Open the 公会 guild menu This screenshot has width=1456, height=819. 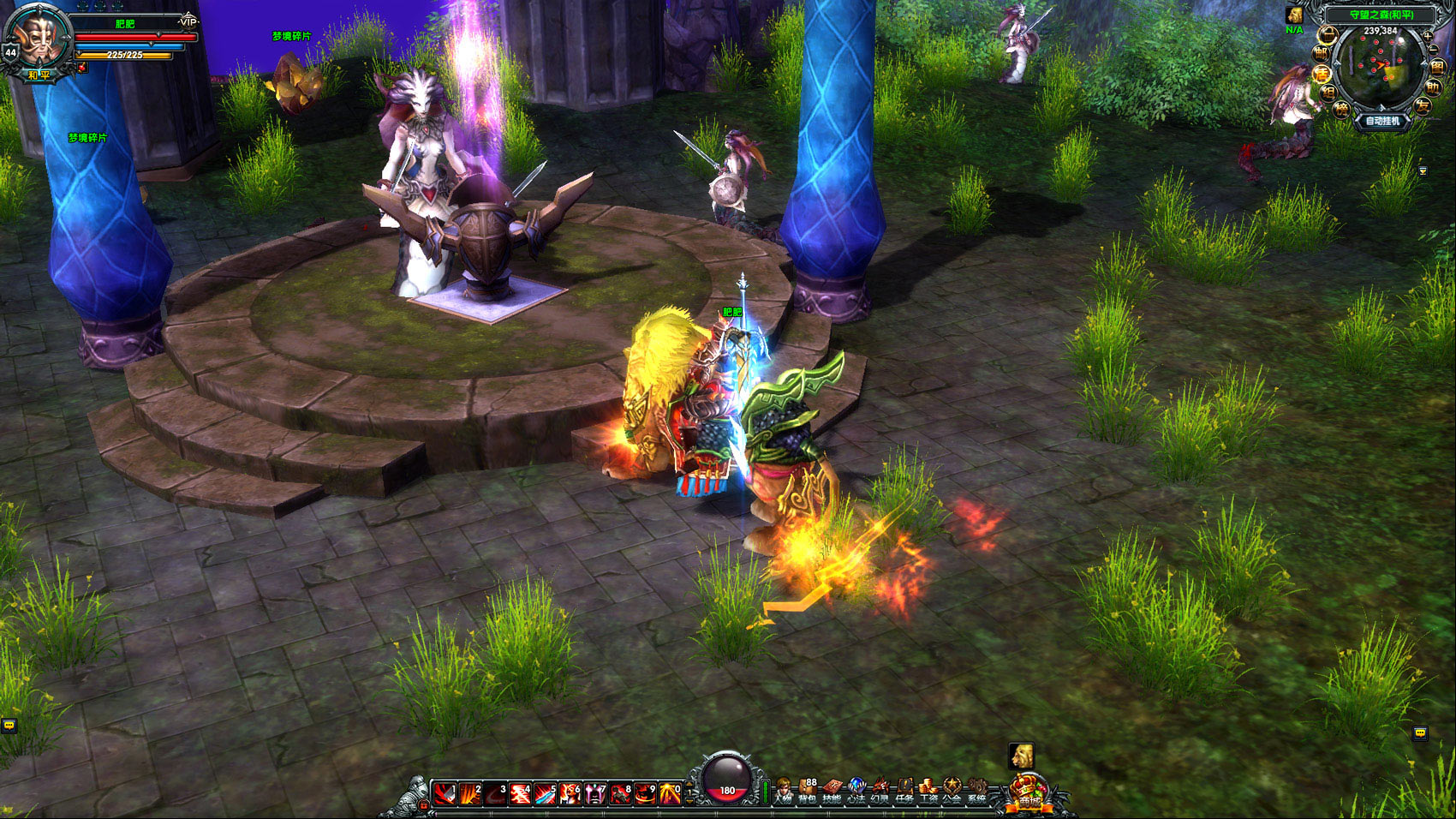pos(952,791)
